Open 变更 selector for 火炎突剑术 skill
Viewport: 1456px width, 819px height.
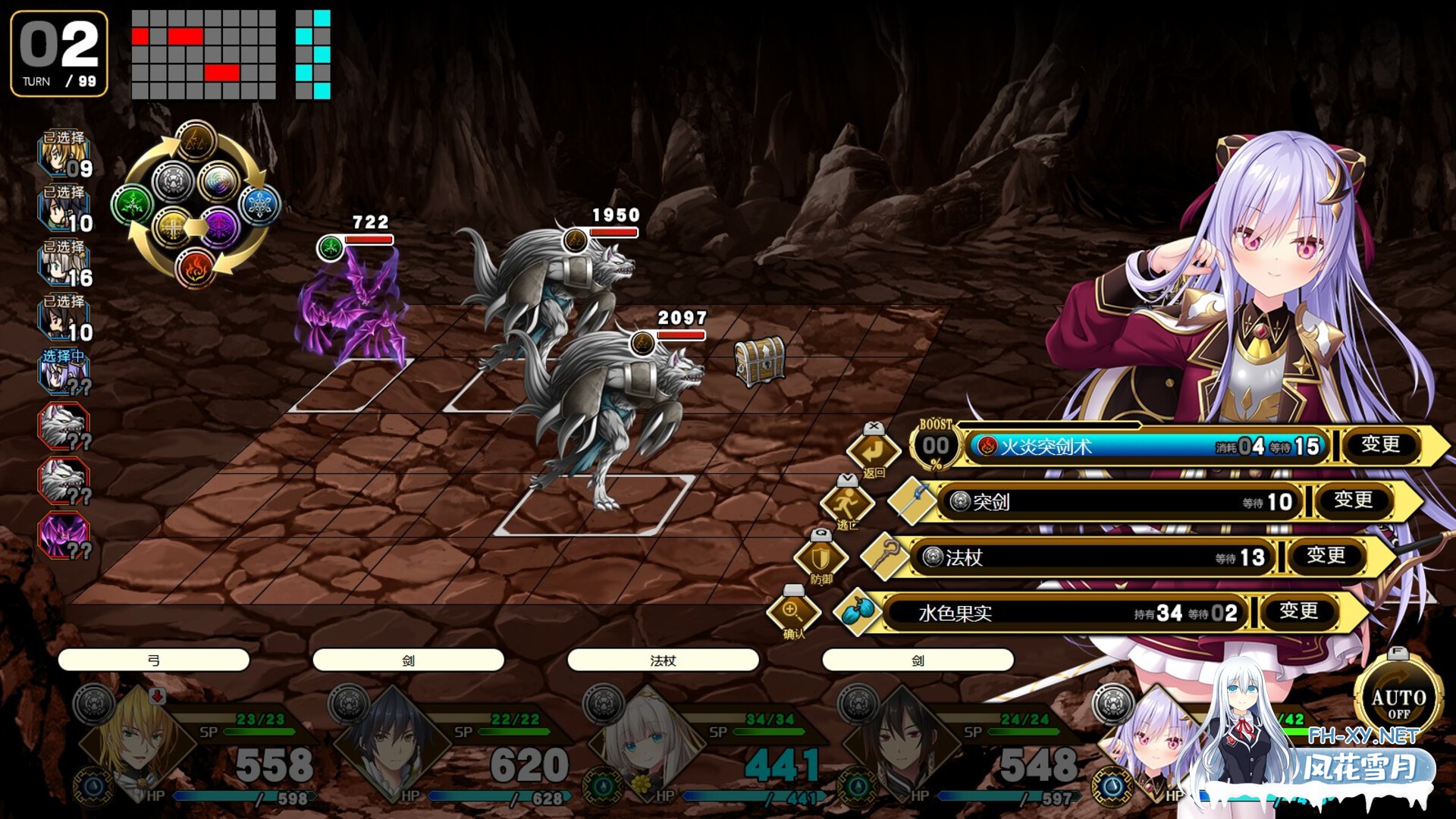(x=1382, y=447)
